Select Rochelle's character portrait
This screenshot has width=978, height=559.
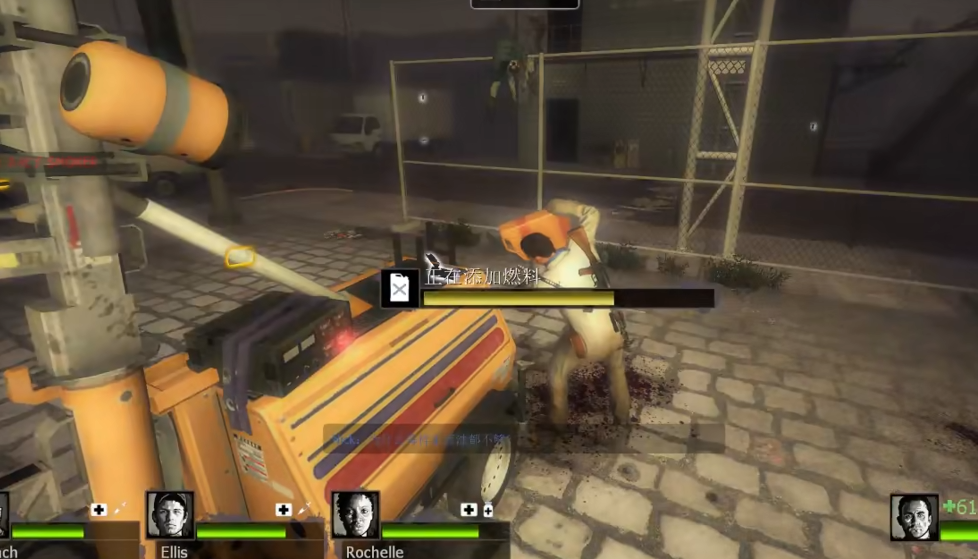[355, 514]
